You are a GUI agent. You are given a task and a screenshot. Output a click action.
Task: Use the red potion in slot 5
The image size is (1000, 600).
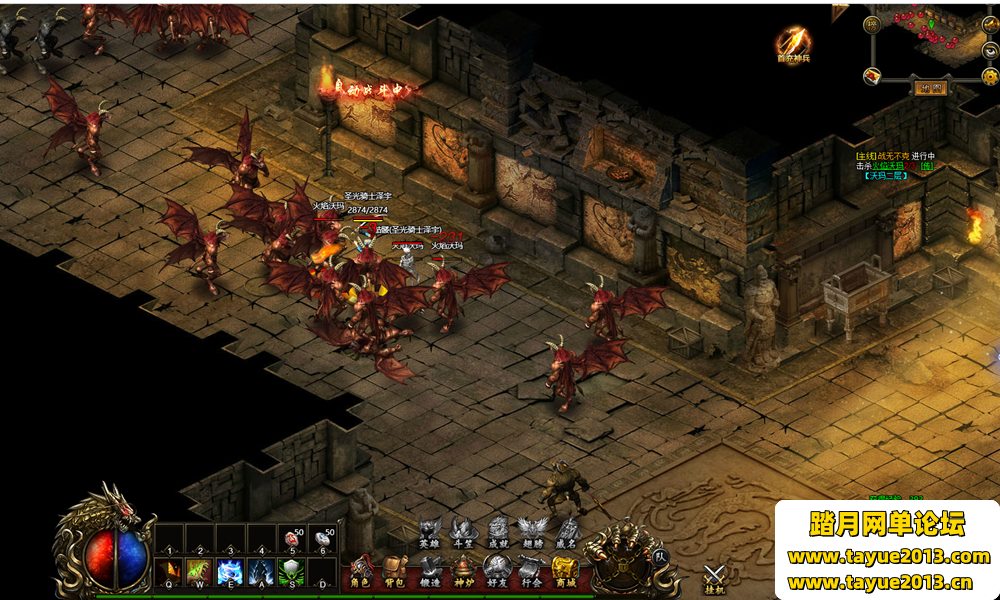pyautogui.click(x=293, y=540)
